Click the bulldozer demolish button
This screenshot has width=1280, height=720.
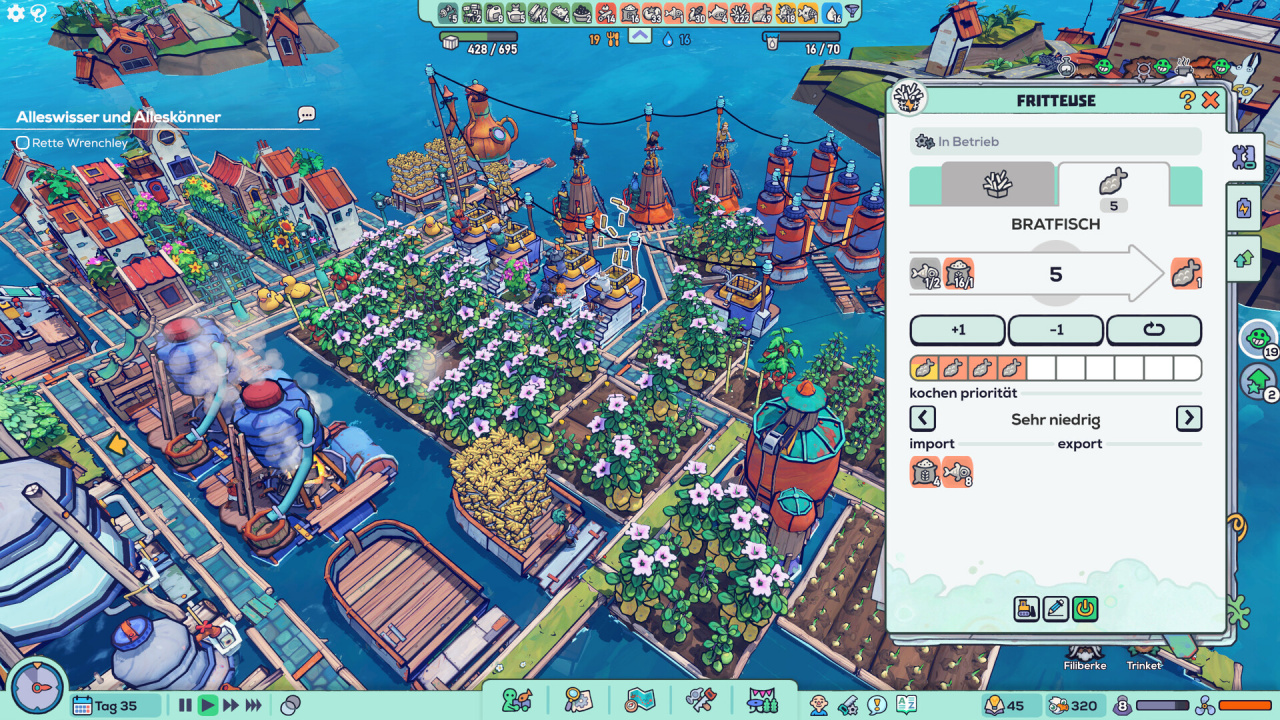[1026, 608]
